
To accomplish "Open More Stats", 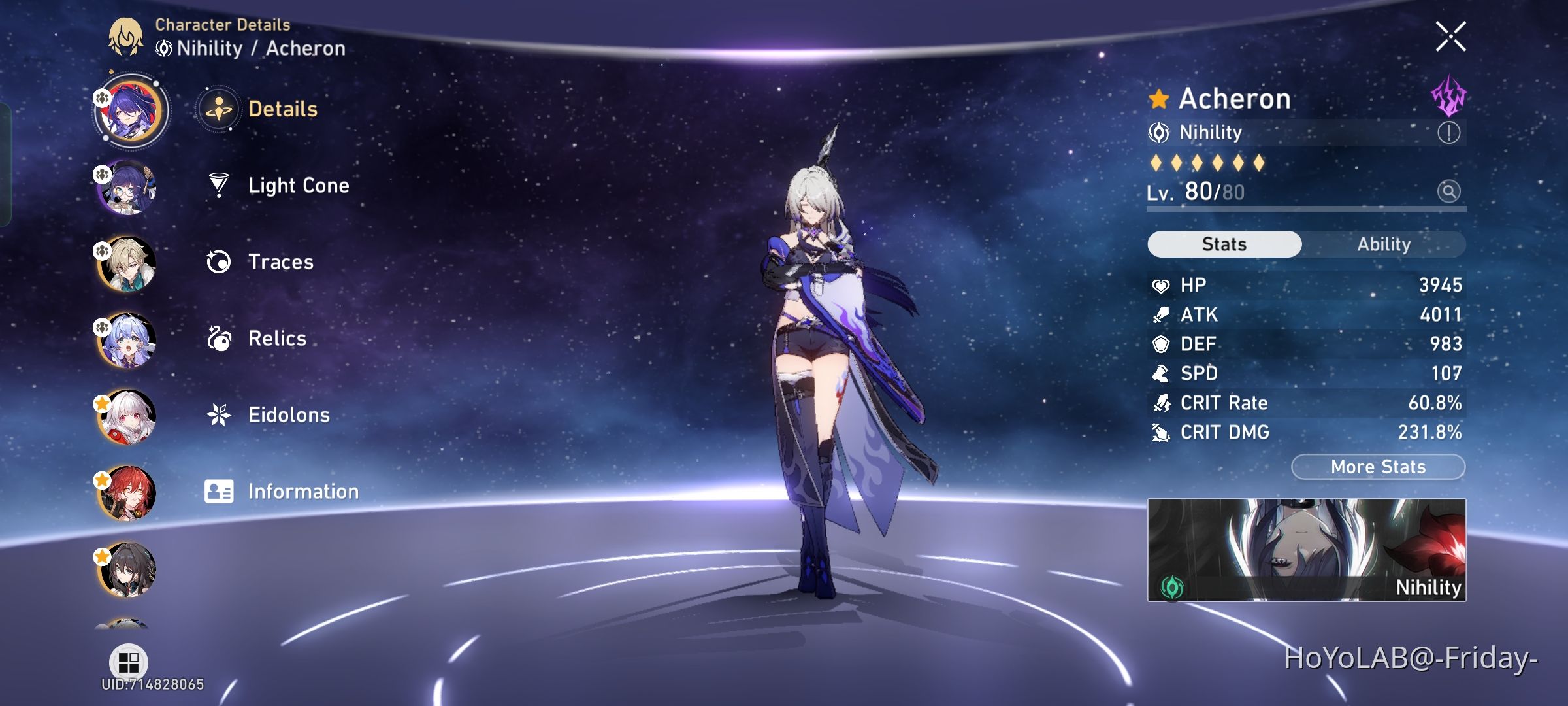I will [1377, 466].
